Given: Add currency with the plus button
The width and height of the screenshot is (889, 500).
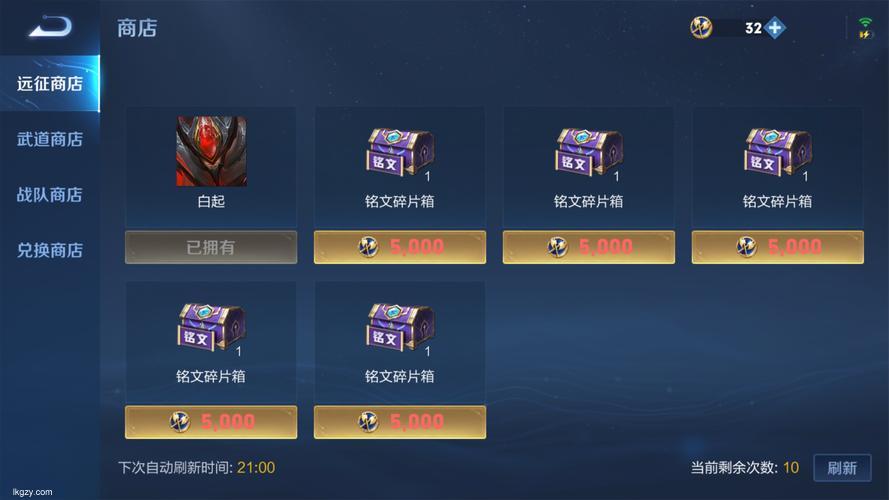Looking at the screenshot, I should (776, 28).
